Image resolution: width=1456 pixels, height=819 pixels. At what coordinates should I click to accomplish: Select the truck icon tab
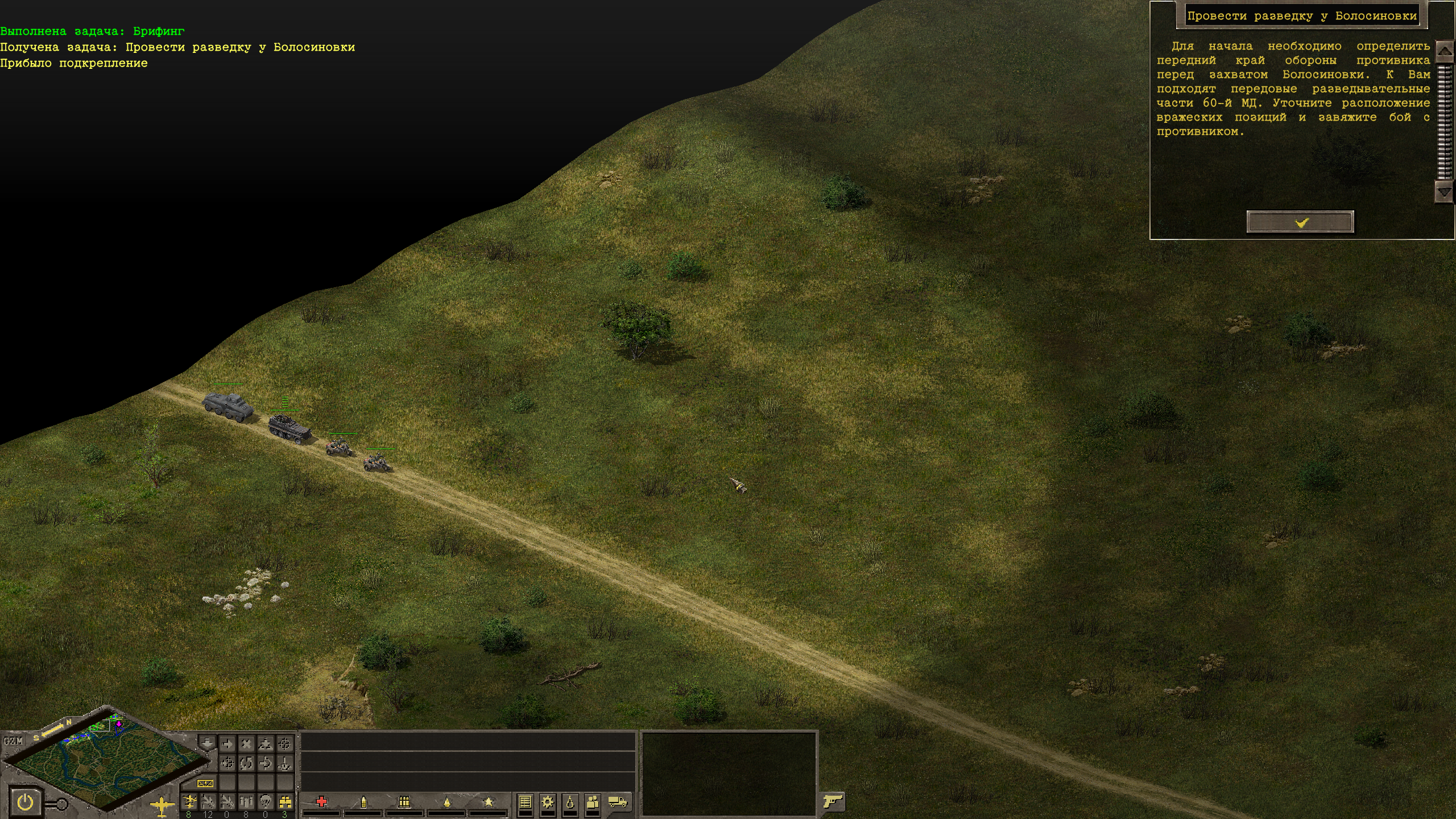(617, 802)
